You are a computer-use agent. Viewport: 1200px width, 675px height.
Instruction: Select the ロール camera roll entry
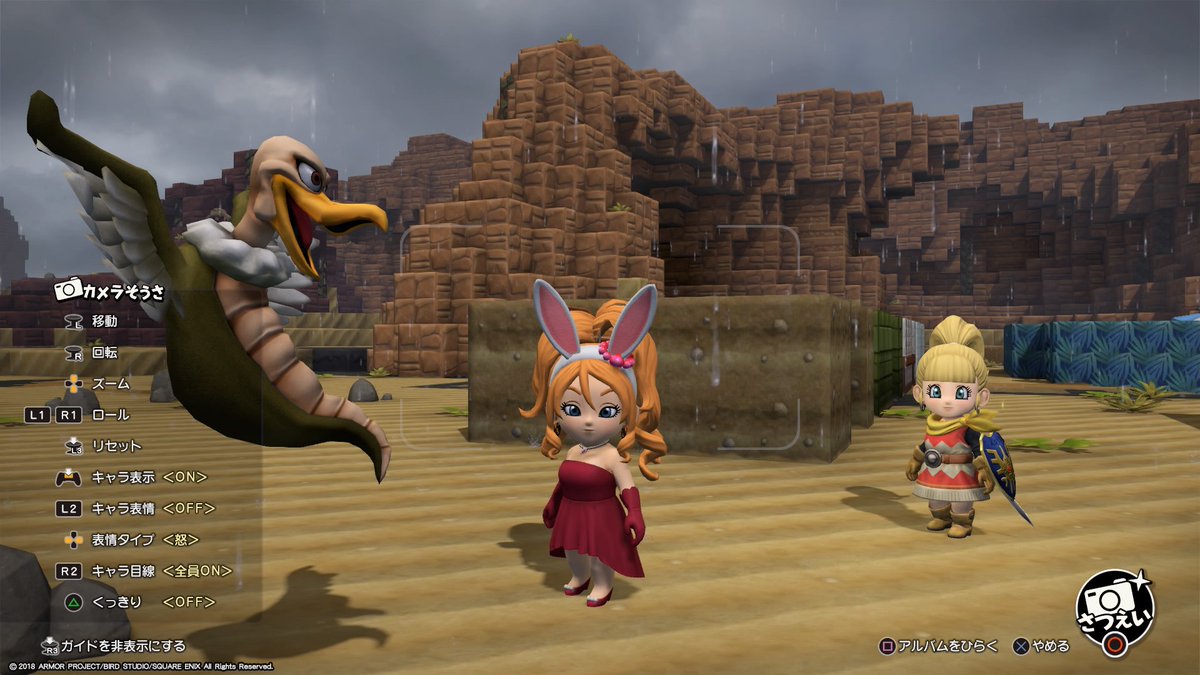(109, 414)
